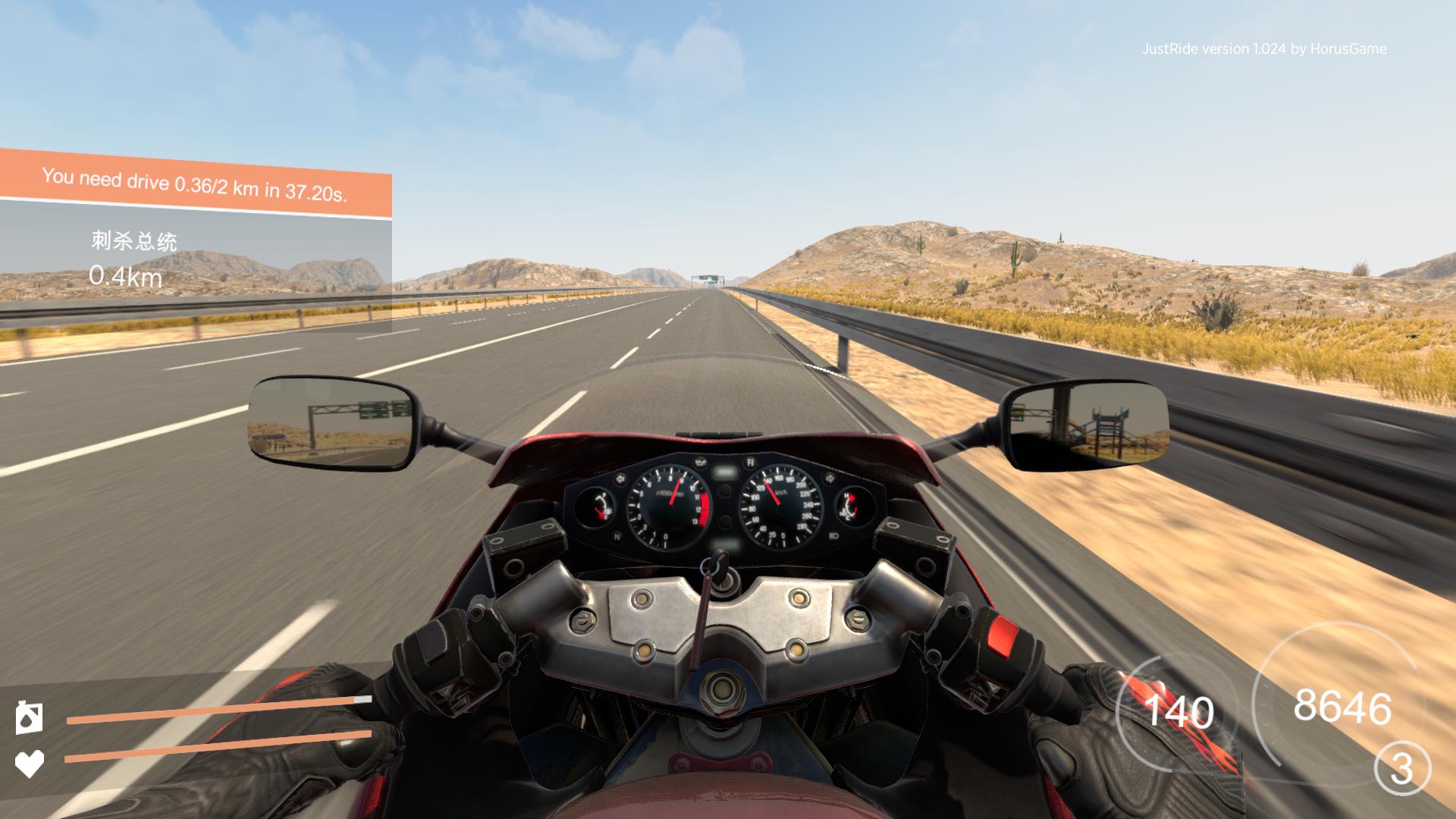
Task: Select the mission title 刺杀总统
Action: point(133,242)
